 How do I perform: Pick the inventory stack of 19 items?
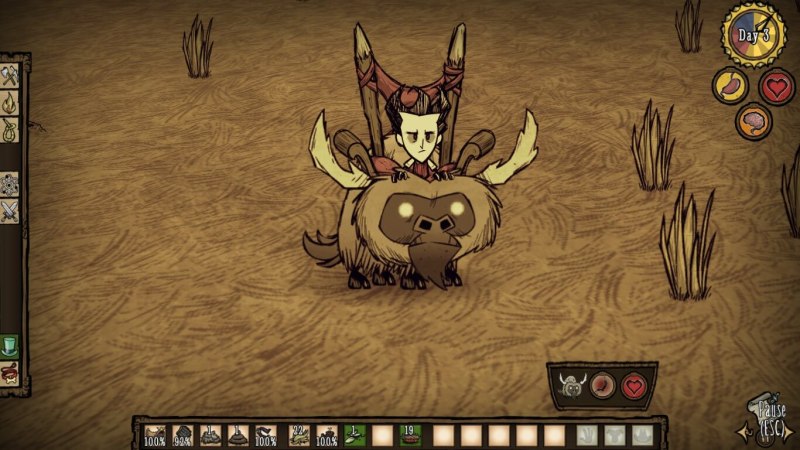pos(410,435)
